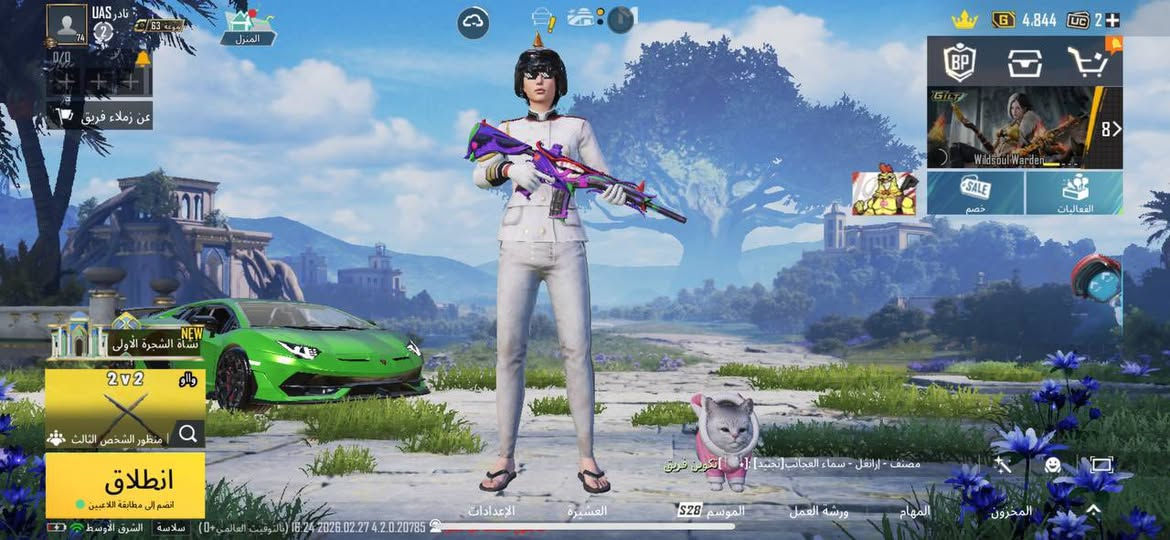Open the notification bell above team slots
This screenshot has height=540, width=1170.
pos(142,58)
